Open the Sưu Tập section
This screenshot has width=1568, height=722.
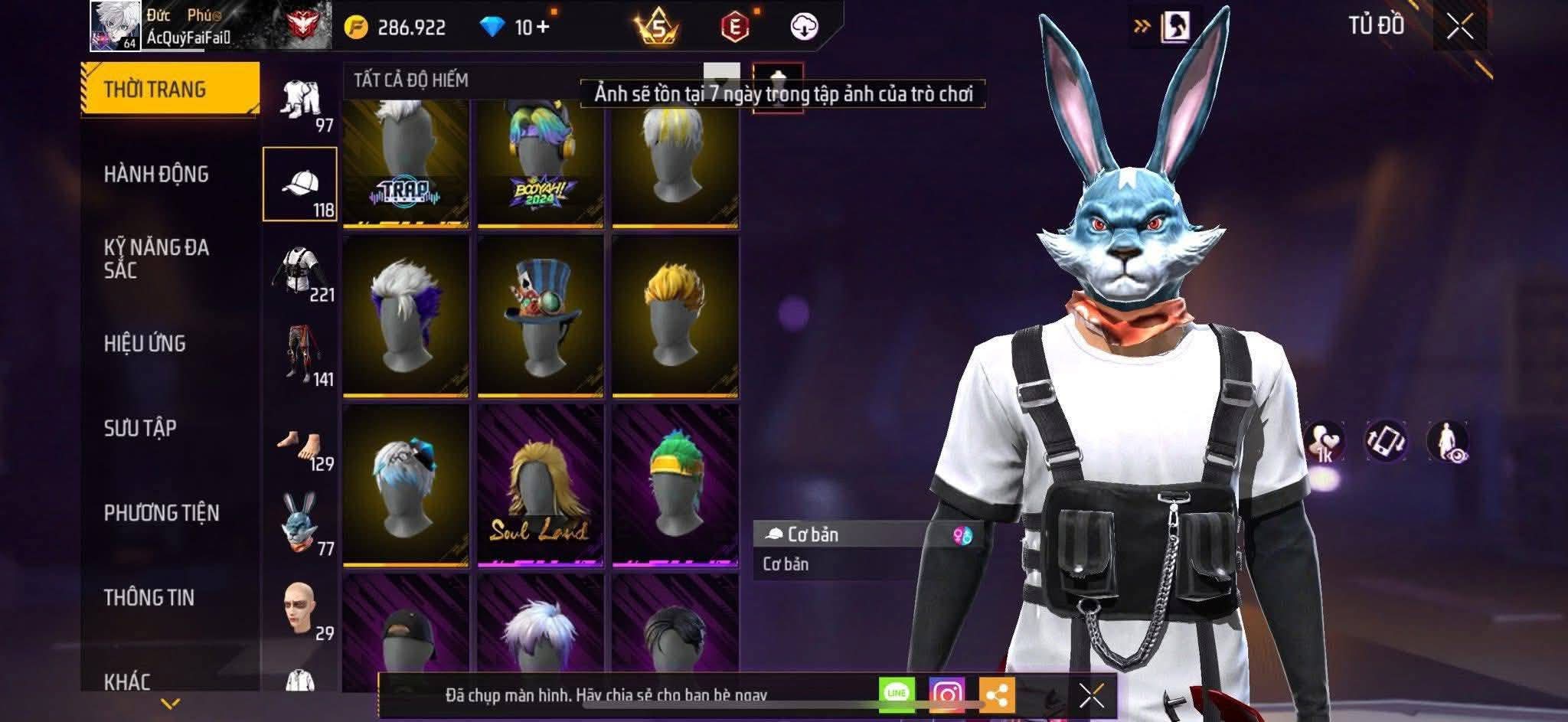[140, 428]
